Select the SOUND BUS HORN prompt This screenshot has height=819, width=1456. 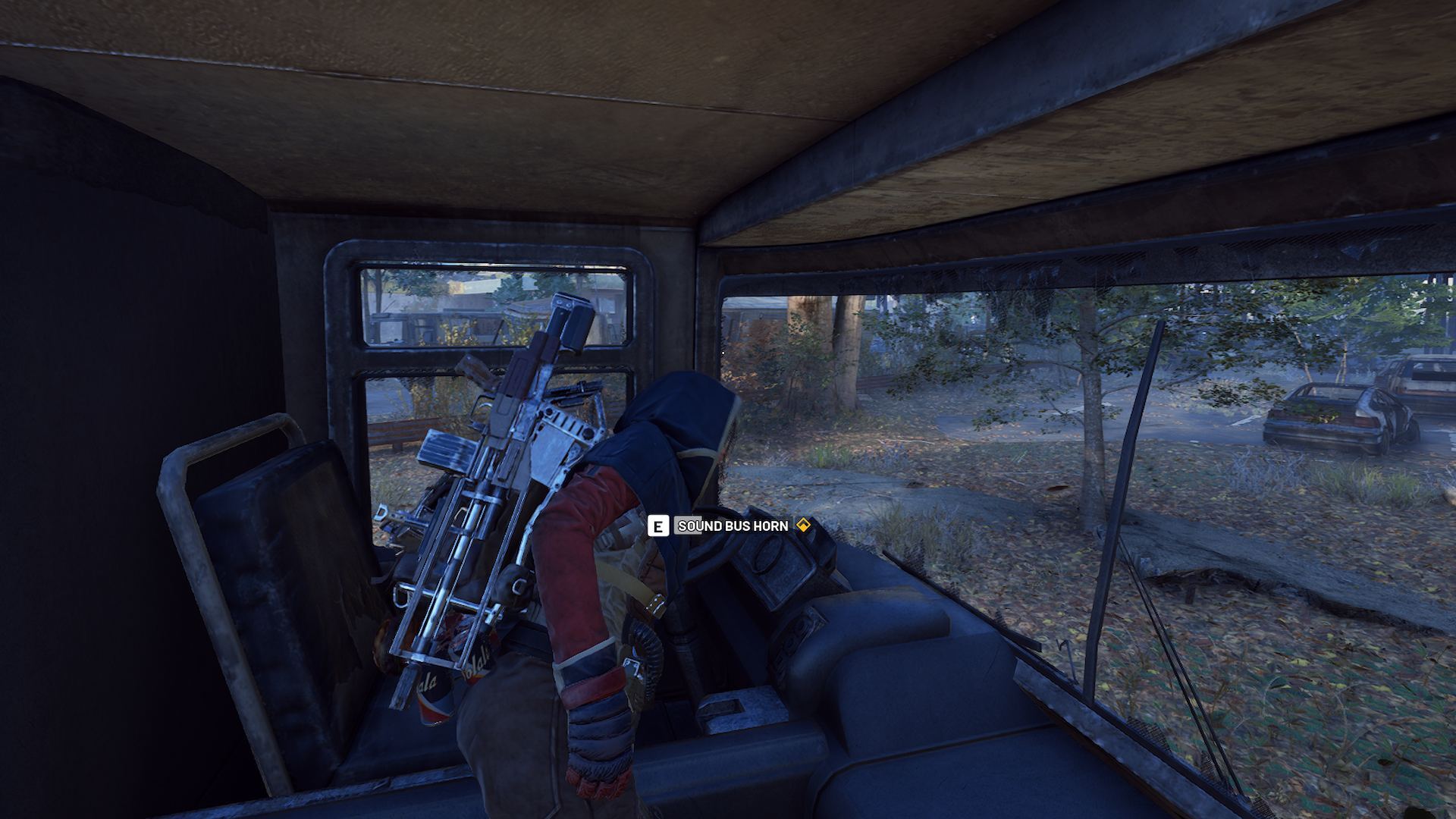(730, 524)
